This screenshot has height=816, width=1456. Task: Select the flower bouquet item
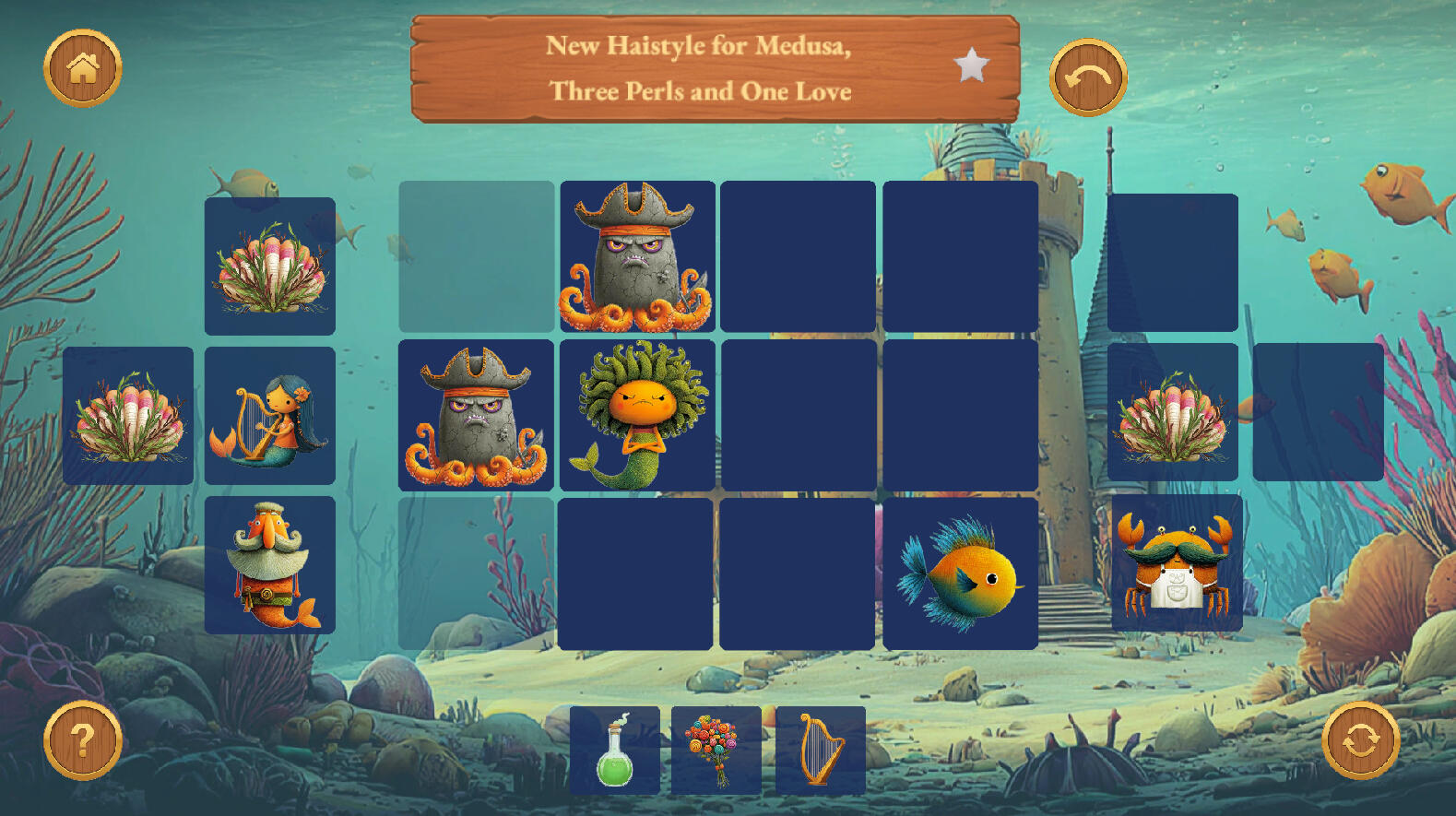coord(716,751)
